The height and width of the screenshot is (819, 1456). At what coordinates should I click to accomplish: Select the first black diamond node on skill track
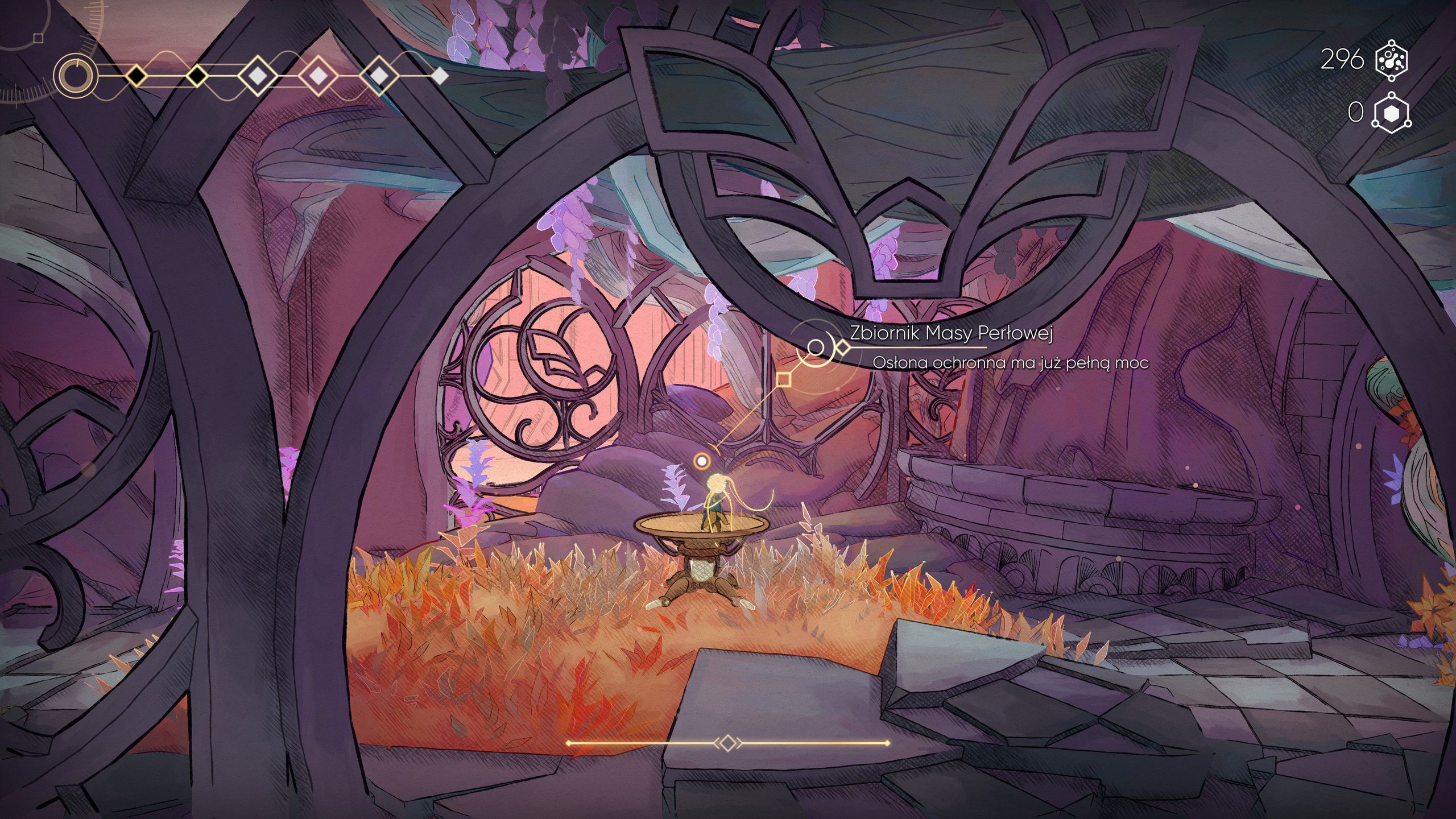click(135, 76)
